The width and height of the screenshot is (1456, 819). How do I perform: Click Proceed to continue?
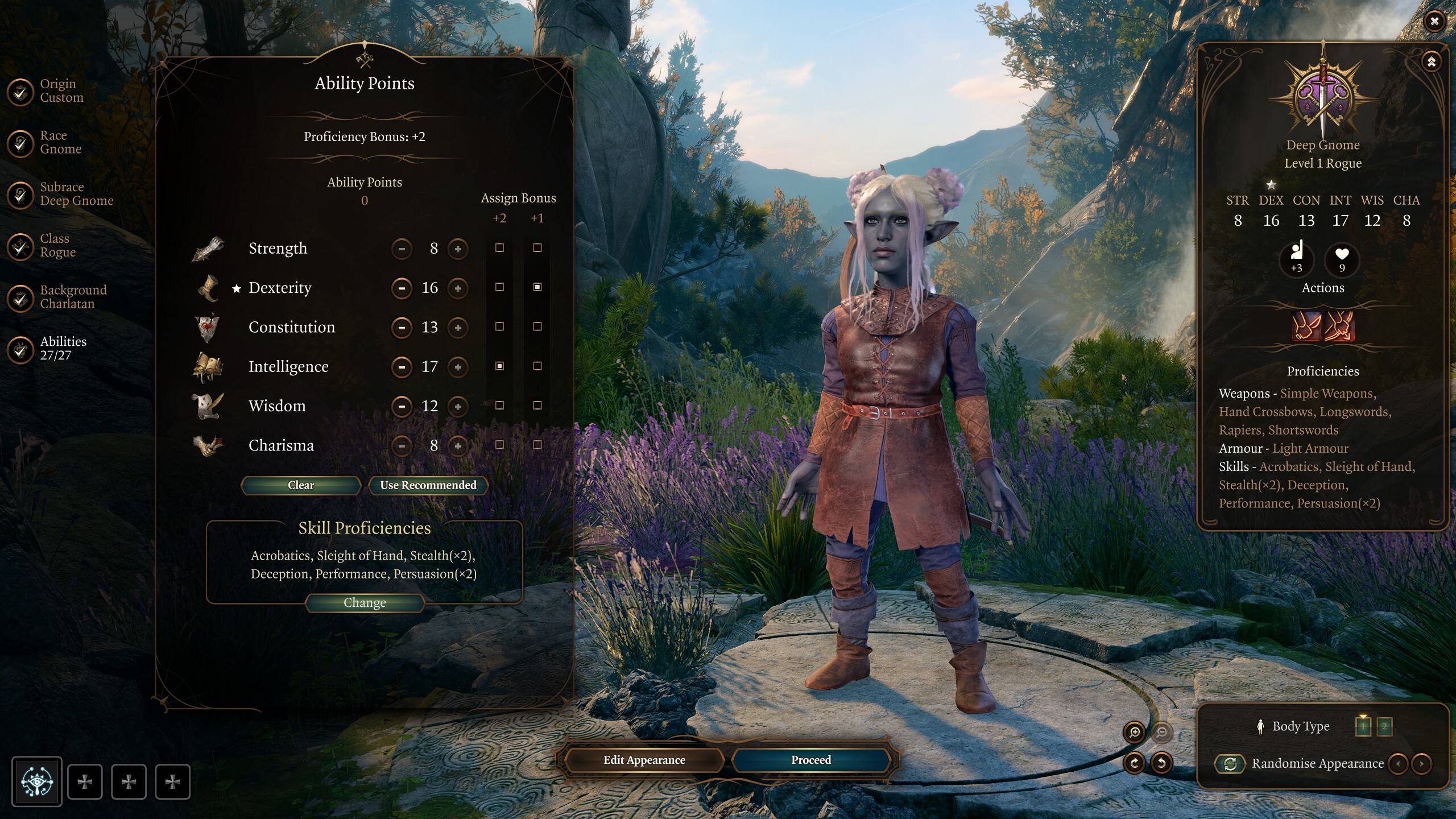(x=810, y=760)
